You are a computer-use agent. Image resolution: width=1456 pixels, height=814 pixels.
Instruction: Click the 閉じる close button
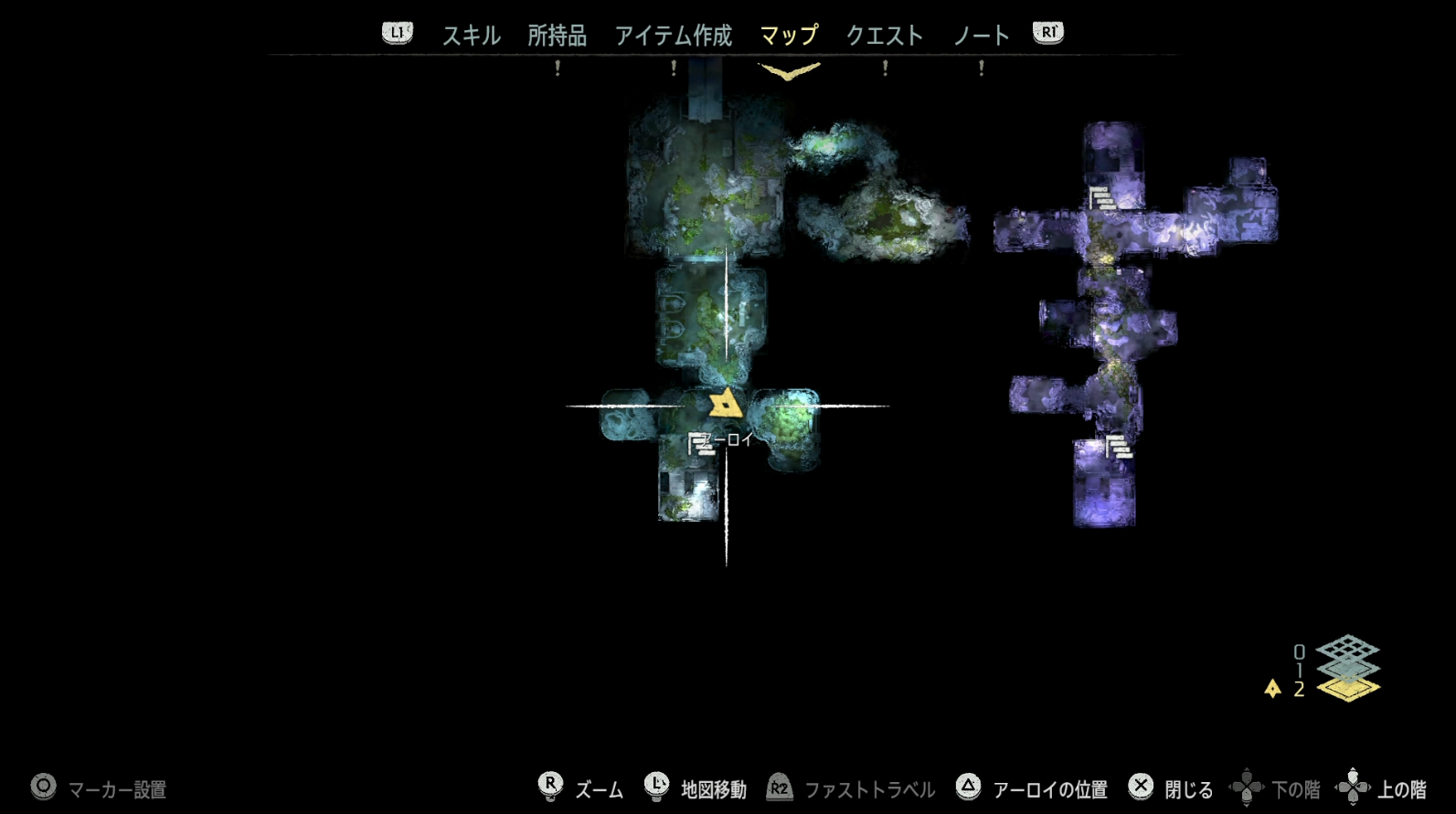pos(1139,786)
